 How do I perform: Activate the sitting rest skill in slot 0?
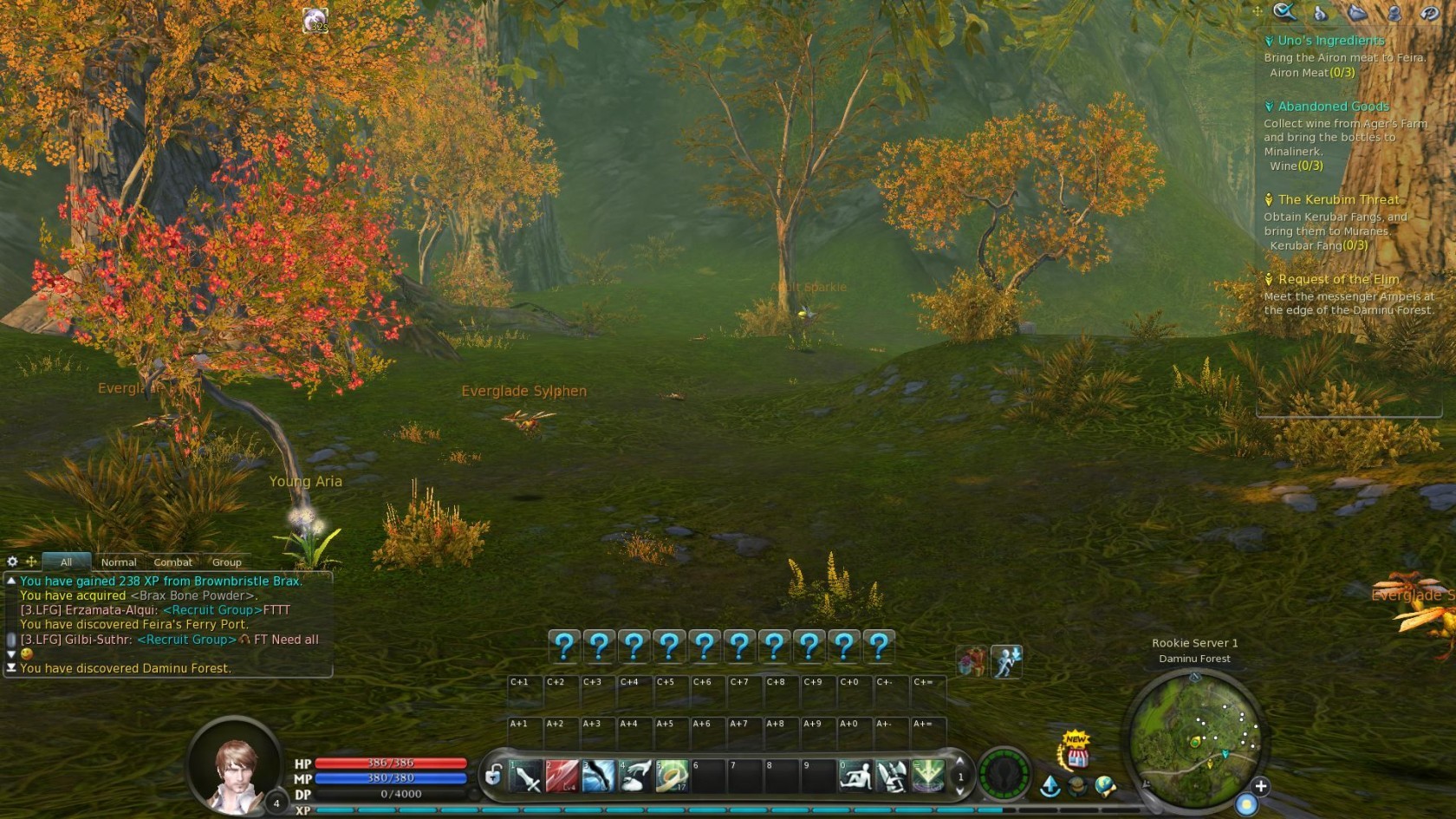[855, 777]
